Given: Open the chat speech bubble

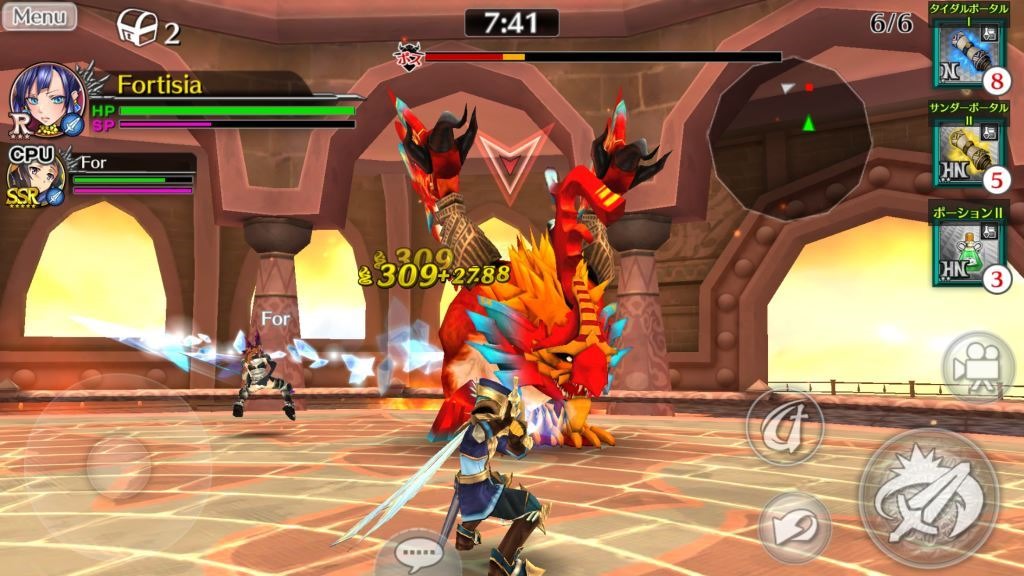Looking at the screenshot, I should point(418,552).
